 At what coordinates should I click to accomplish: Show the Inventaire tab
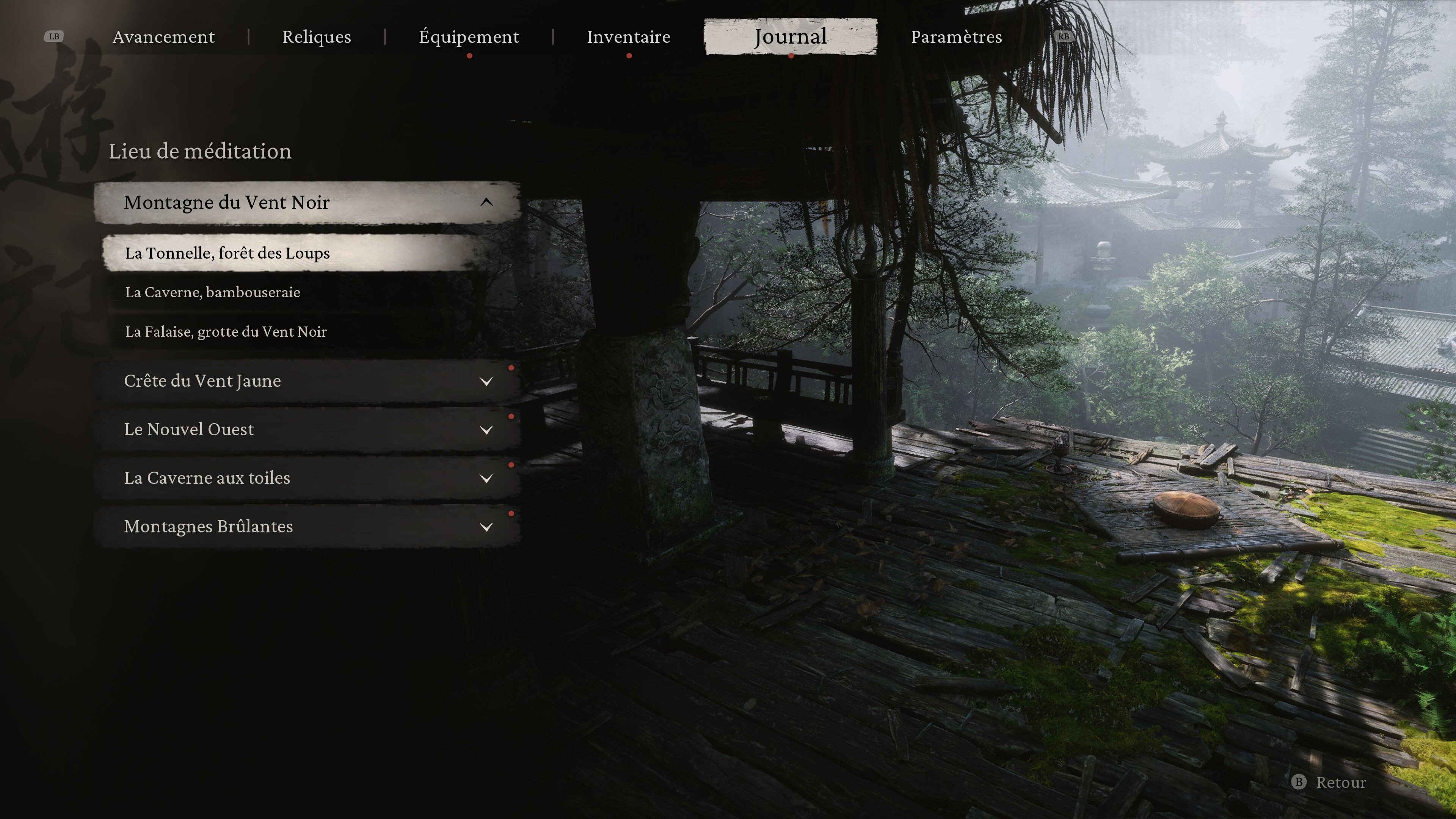(629, 37)
